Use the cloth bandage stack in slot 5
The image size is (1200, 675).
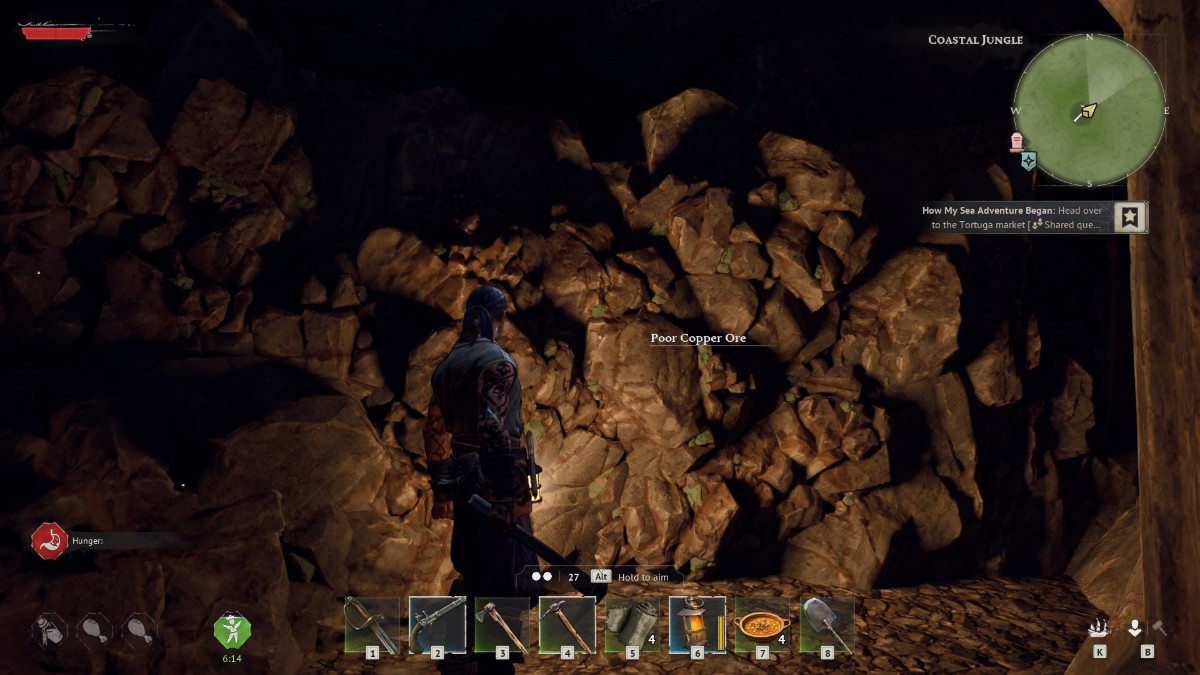click(632, 625)
